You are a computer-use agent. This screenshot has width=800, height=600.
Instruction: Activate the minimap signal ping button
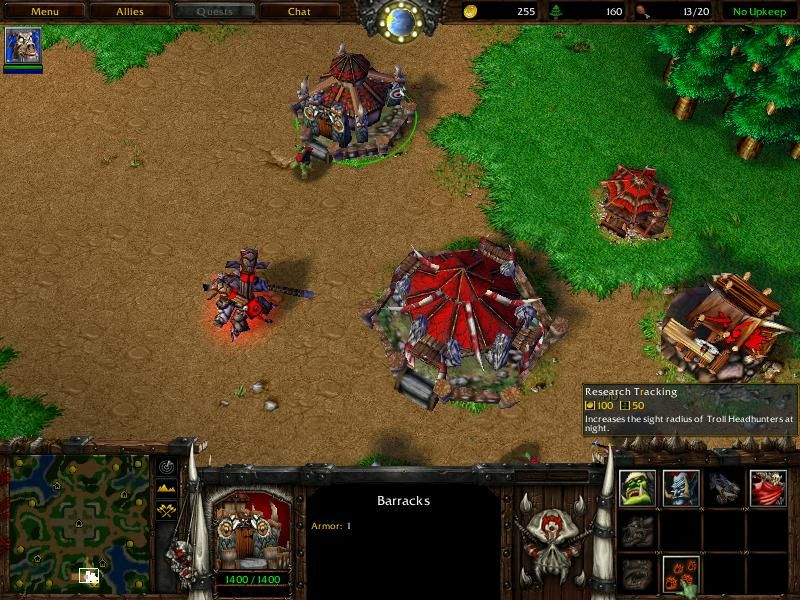pyautogui.click(x=166, y=467)
